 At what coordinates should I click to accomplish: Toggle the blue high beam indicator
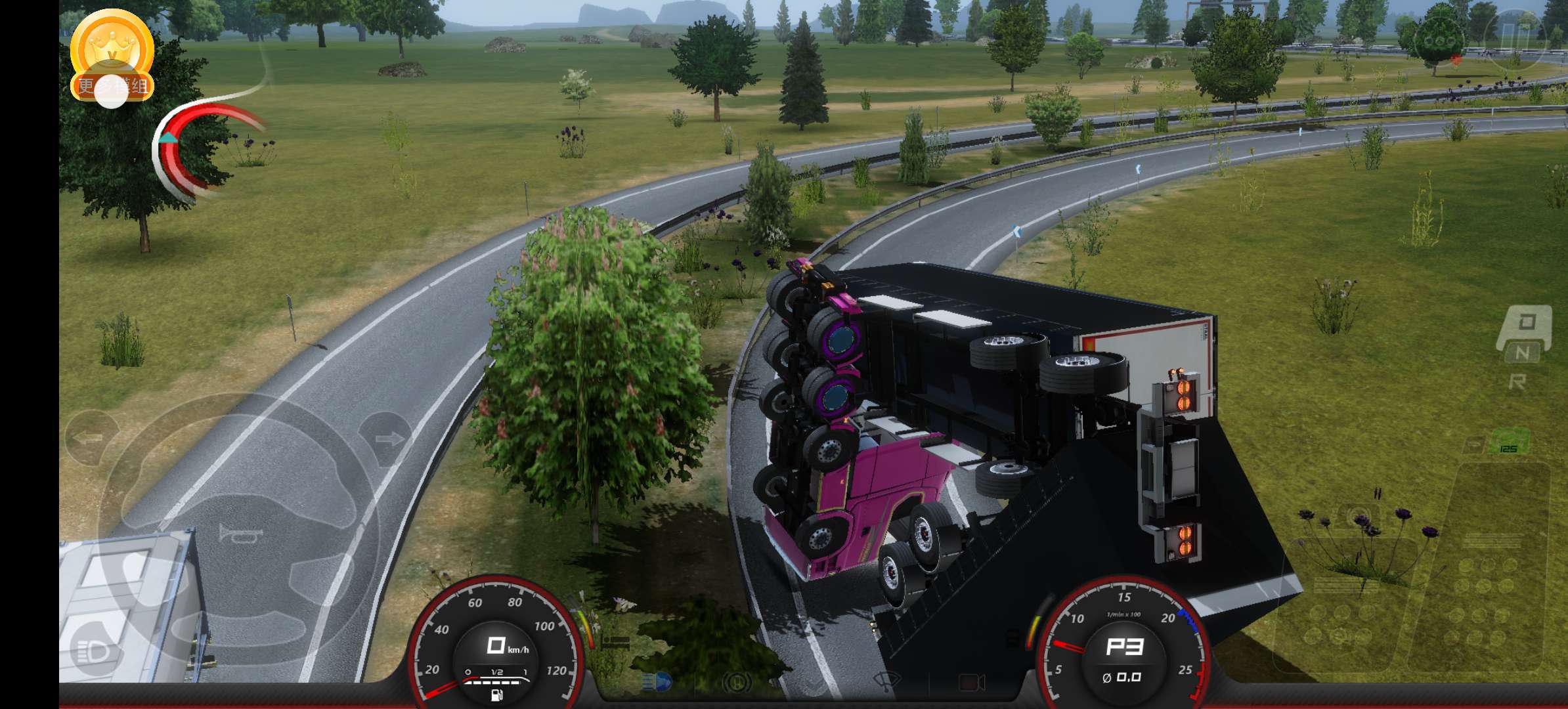pos(657,683)
